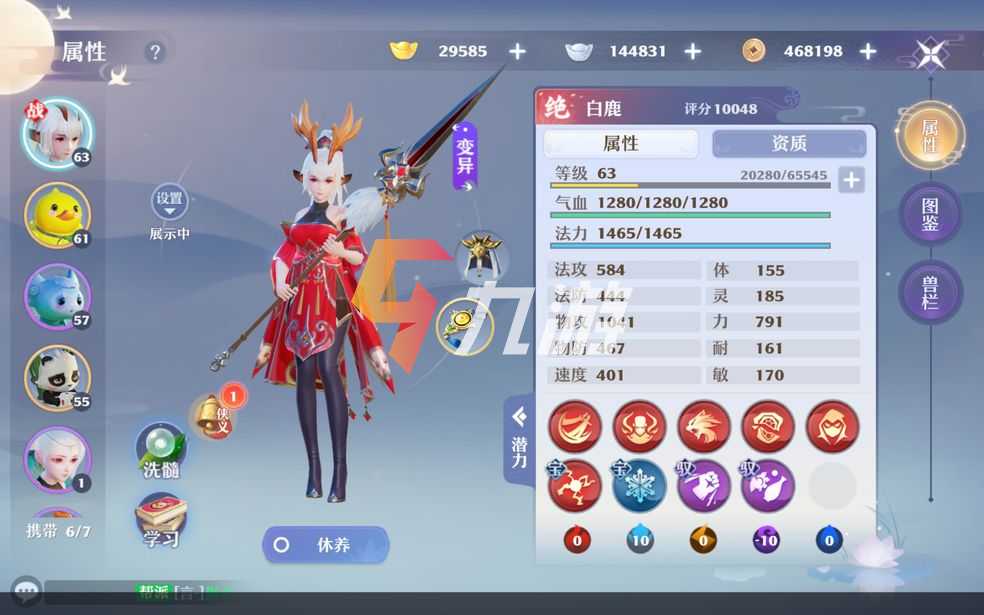
Task: Select the blue snowflake skill icon
Action: pyautogui.click(x=640, y=486)
